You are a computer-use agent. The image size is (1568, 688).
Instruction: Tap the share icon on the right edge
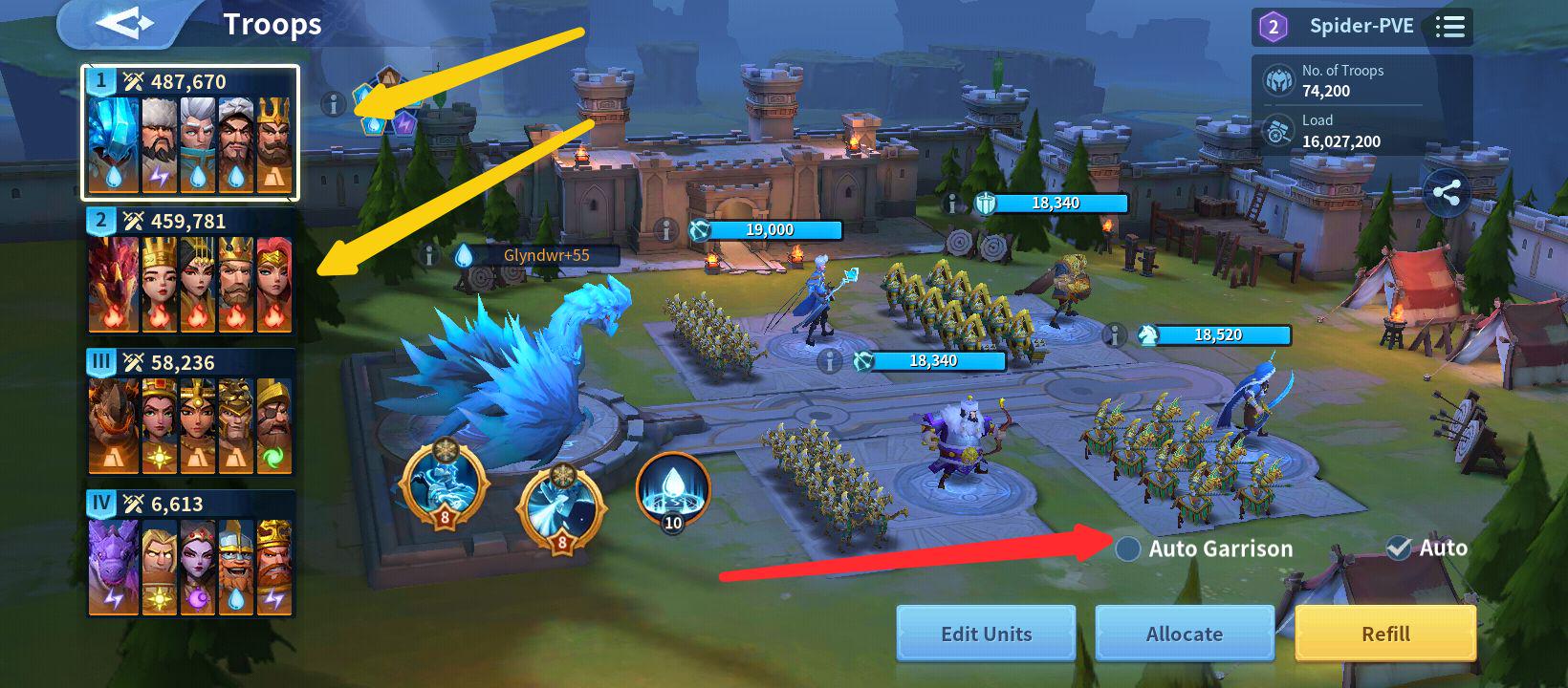1448,193
